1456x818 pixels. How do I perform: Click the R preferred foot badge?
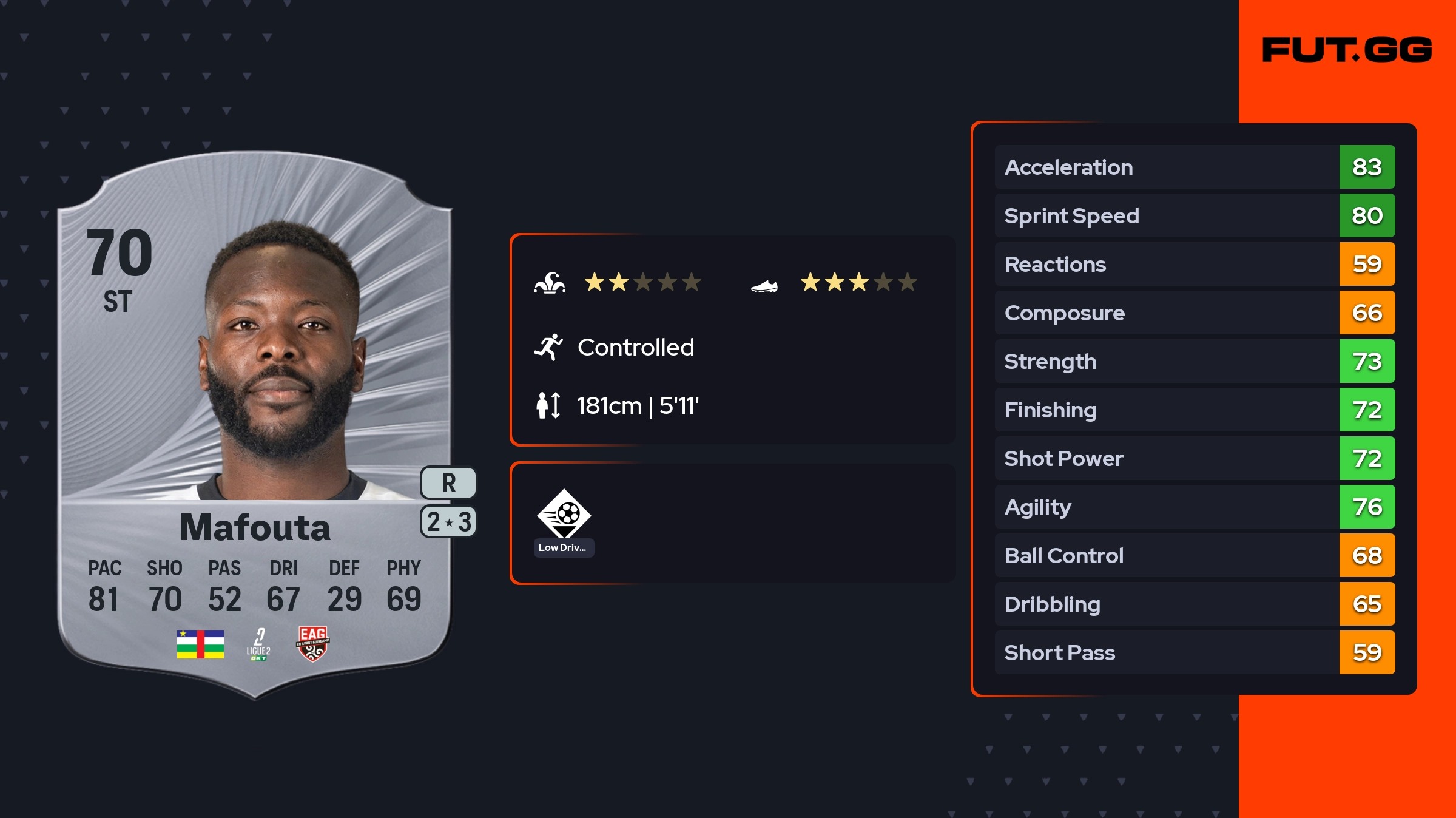[448, 483]
